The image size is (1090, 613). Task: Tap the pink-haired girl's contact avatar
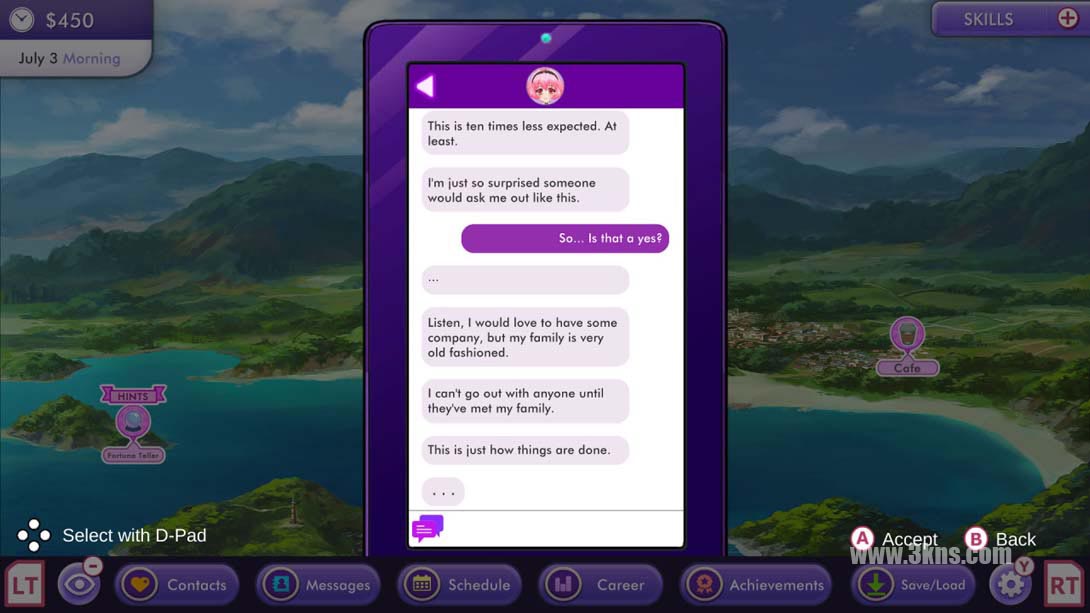tap(545, 87)
